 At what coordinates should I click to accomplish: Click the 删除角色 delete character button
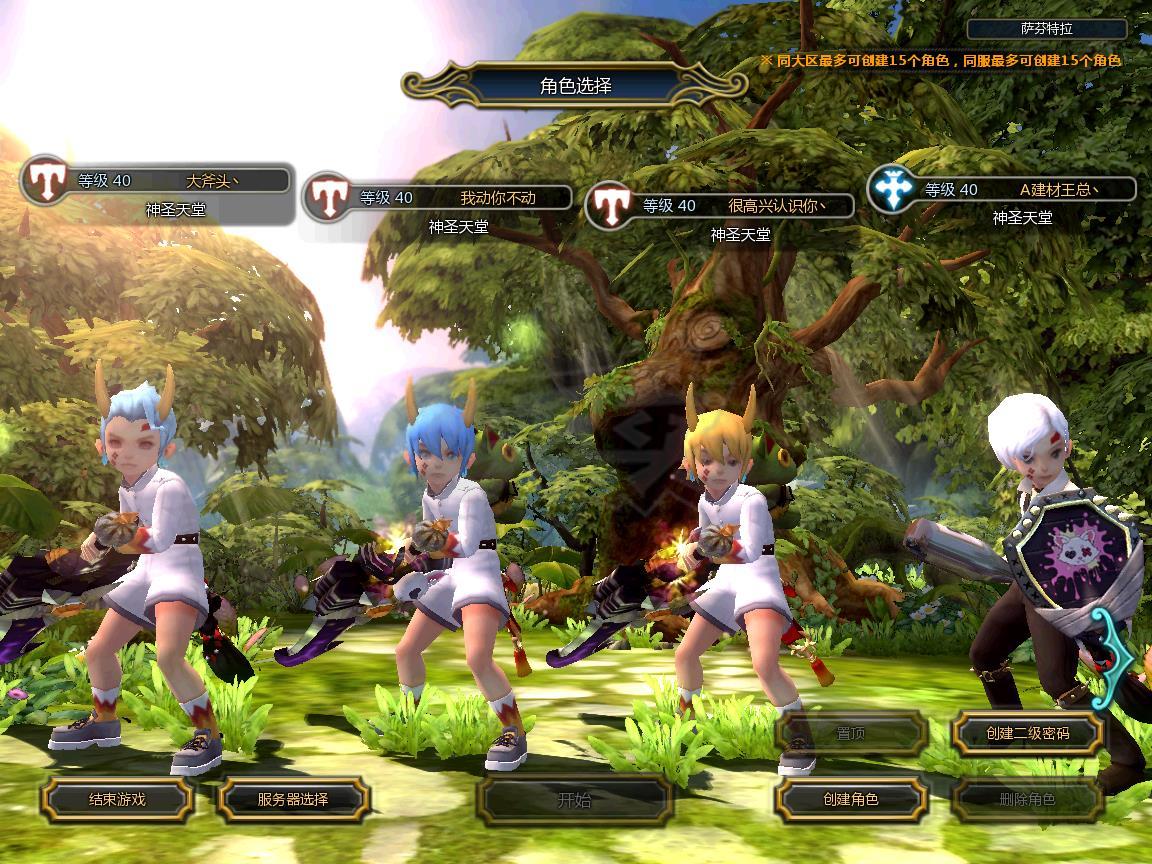point(1027,800)
